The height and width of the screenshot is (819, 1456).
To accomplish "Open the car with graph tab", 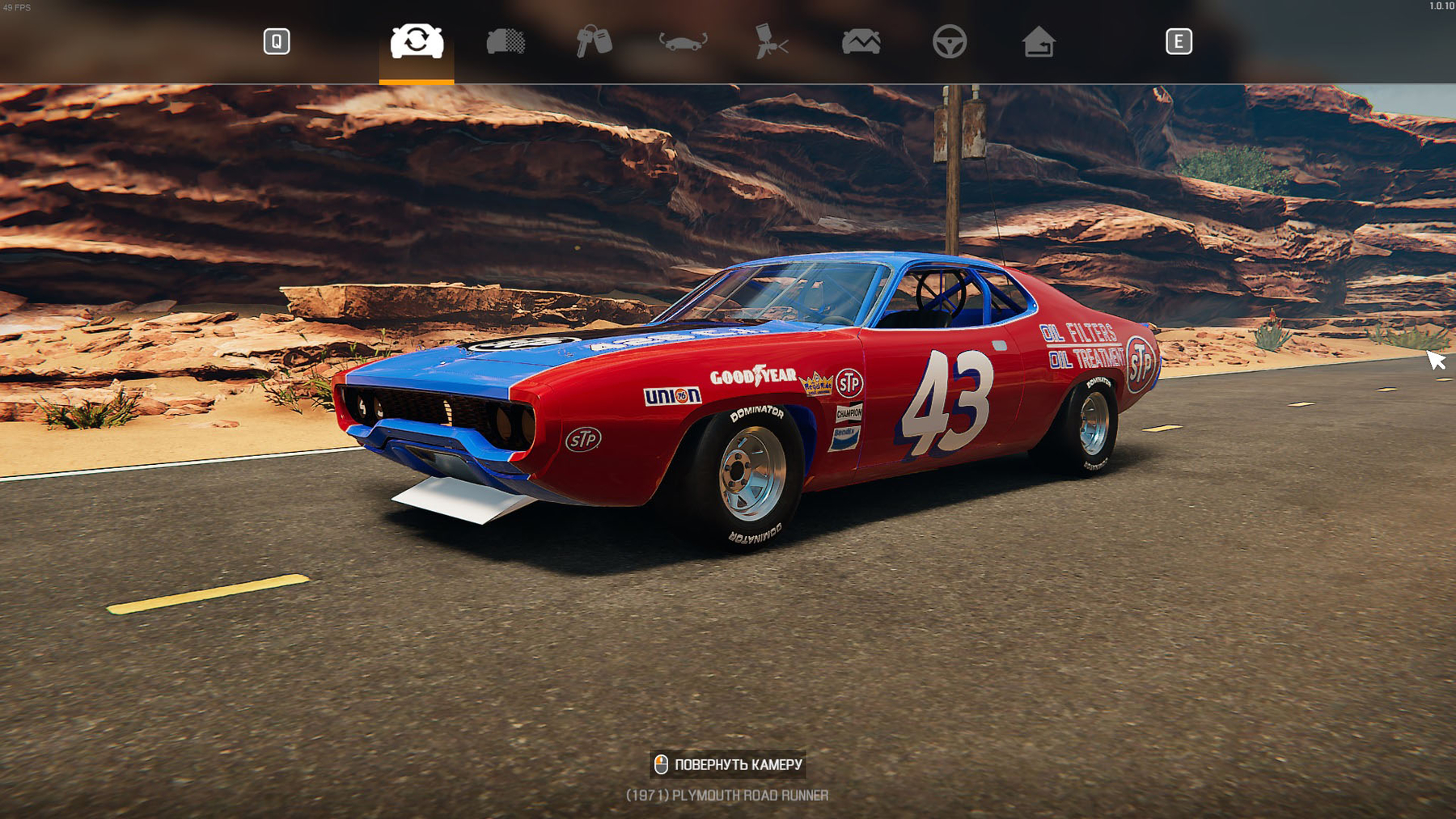I will [x=861, y=41].
